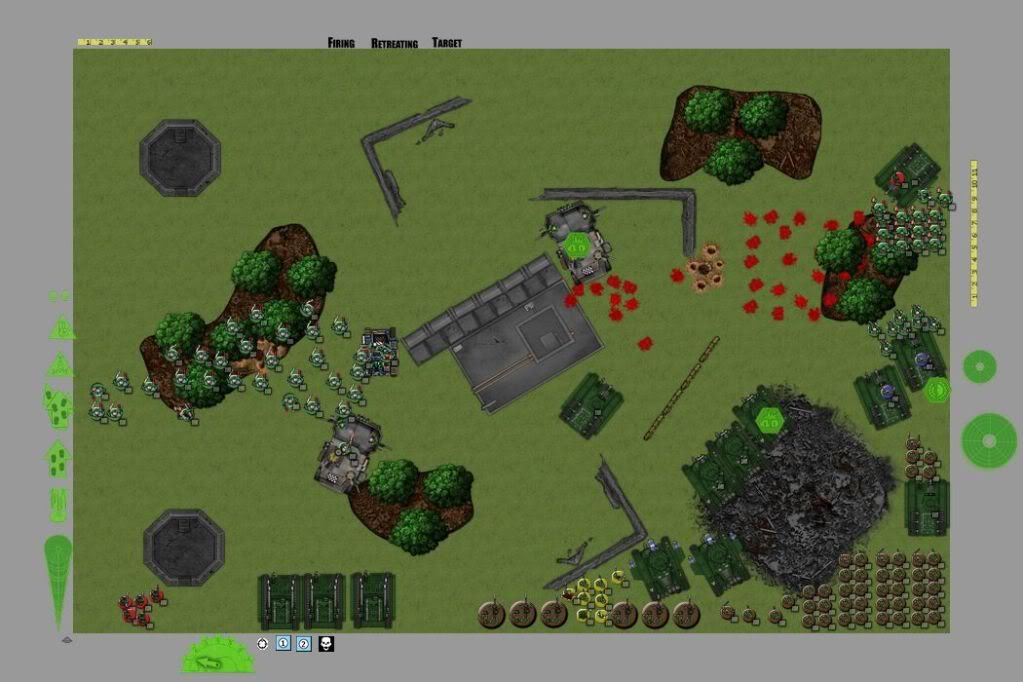Click the green semicircle arrow template
The image size is (1023, 682).
217,656
